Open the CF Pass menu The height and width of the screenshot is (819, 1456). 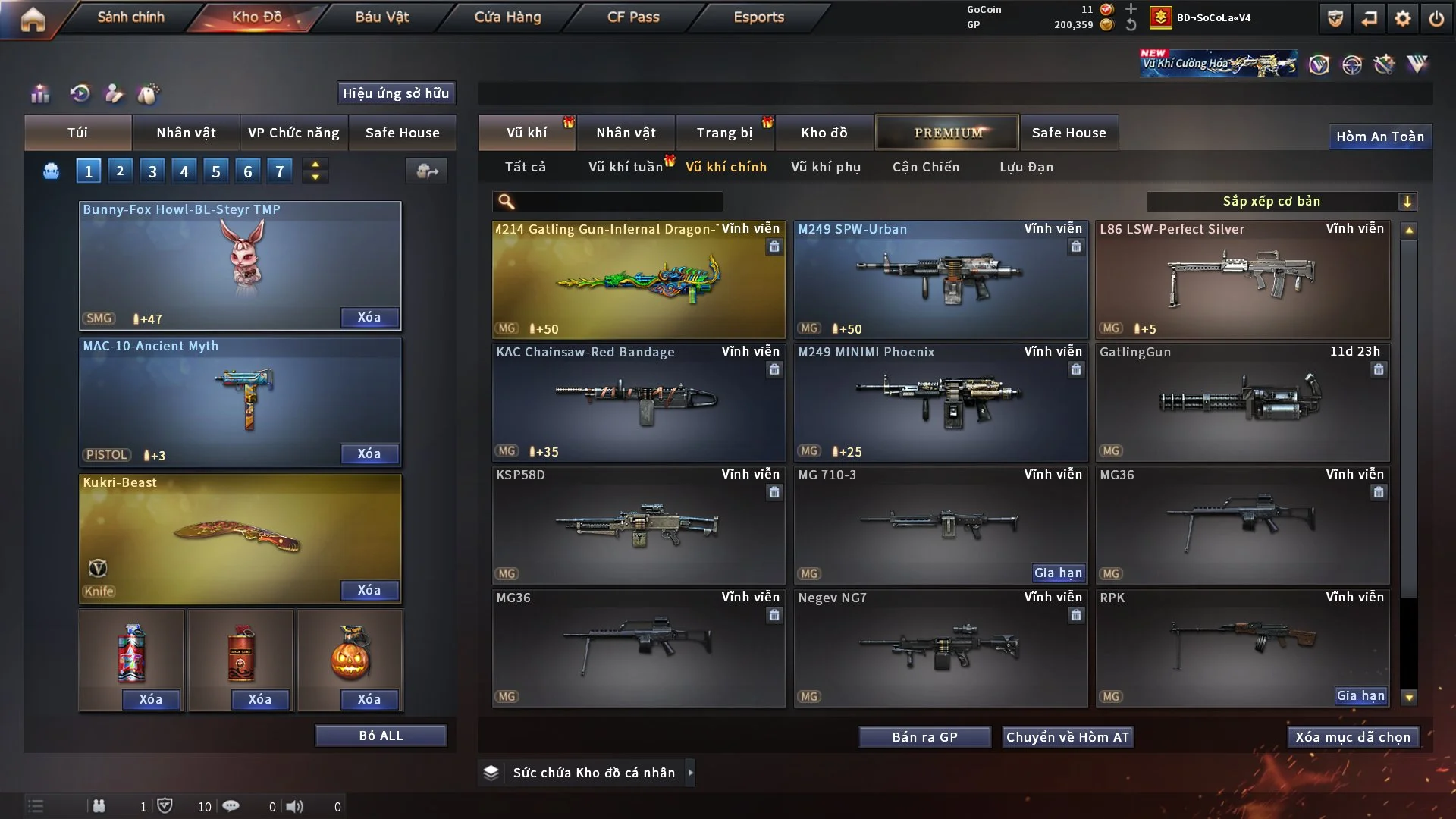pos(633,17)
